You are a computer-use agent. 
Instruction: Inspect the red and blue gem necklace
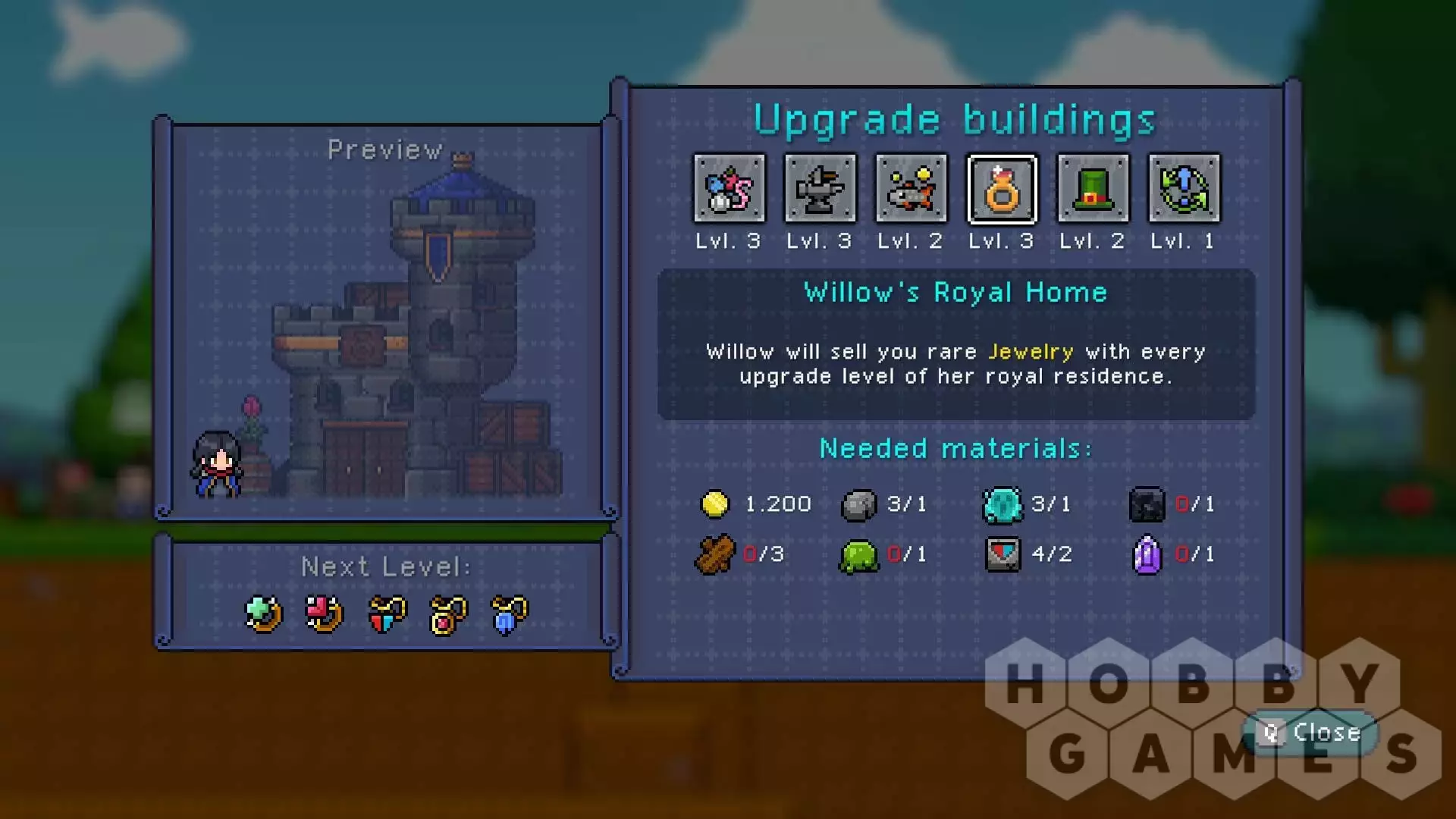tap(387, 613)
